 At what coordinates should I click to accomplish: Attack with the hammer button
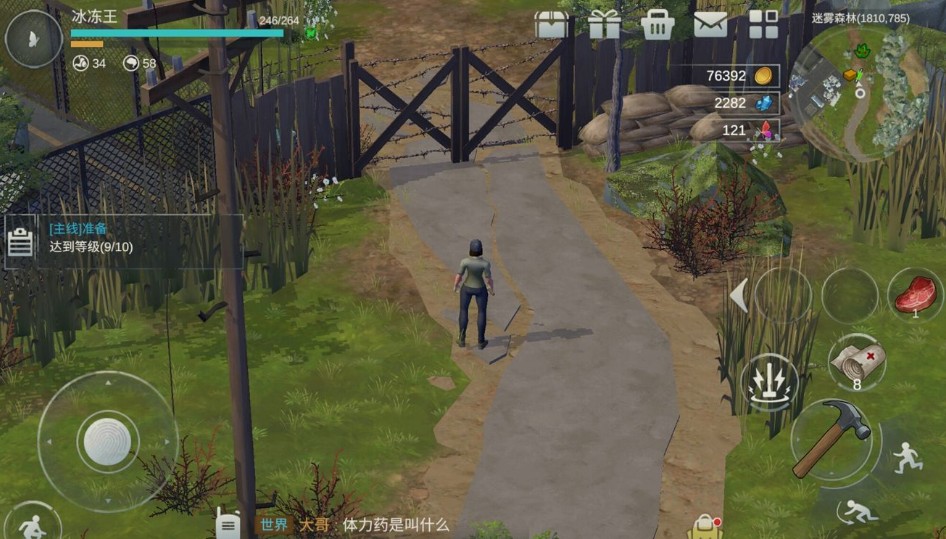pyautogui.click(x=835, y=441)
